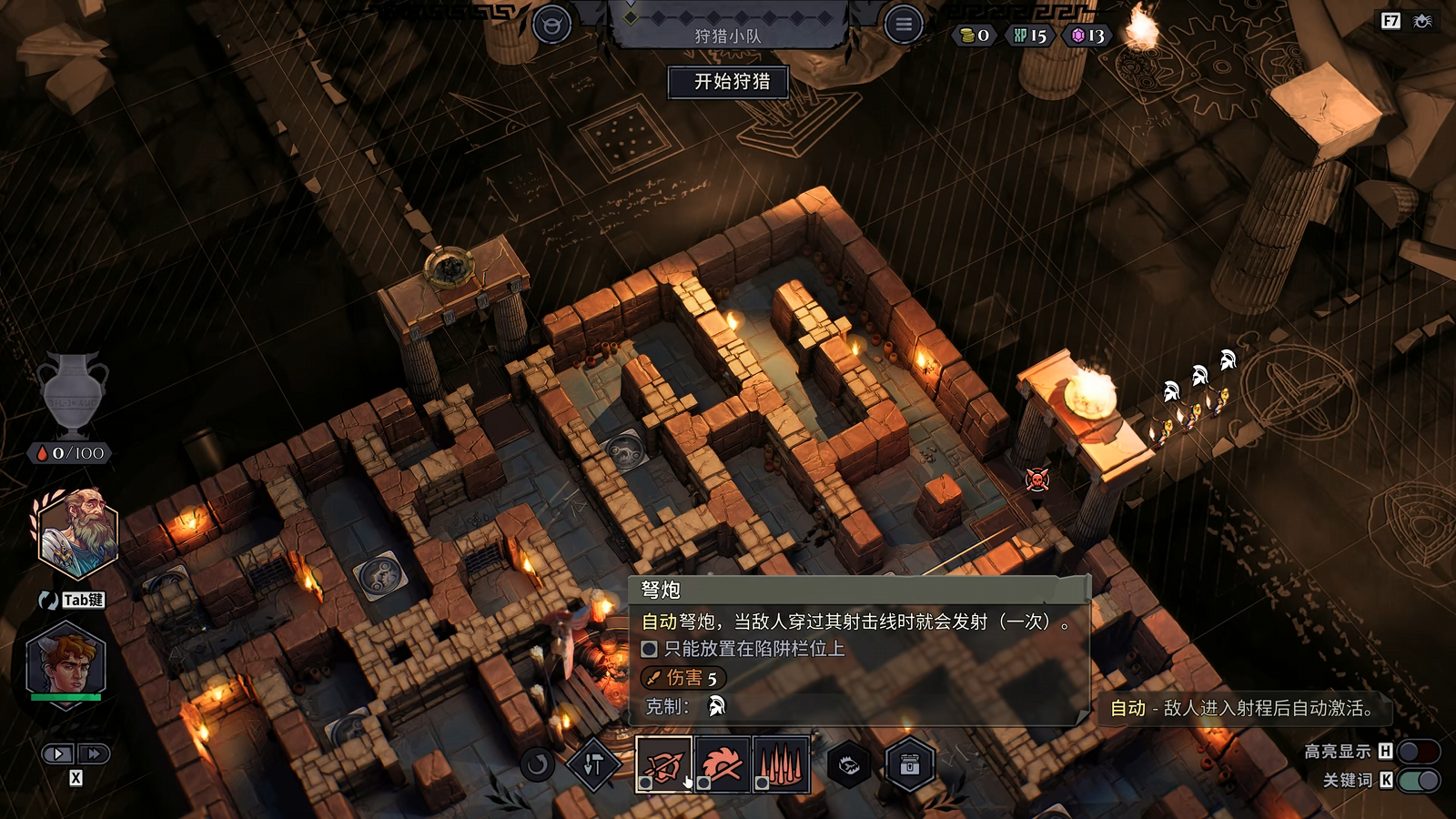
Task: Set game speed to fast forward
Action: coord(93,753)
